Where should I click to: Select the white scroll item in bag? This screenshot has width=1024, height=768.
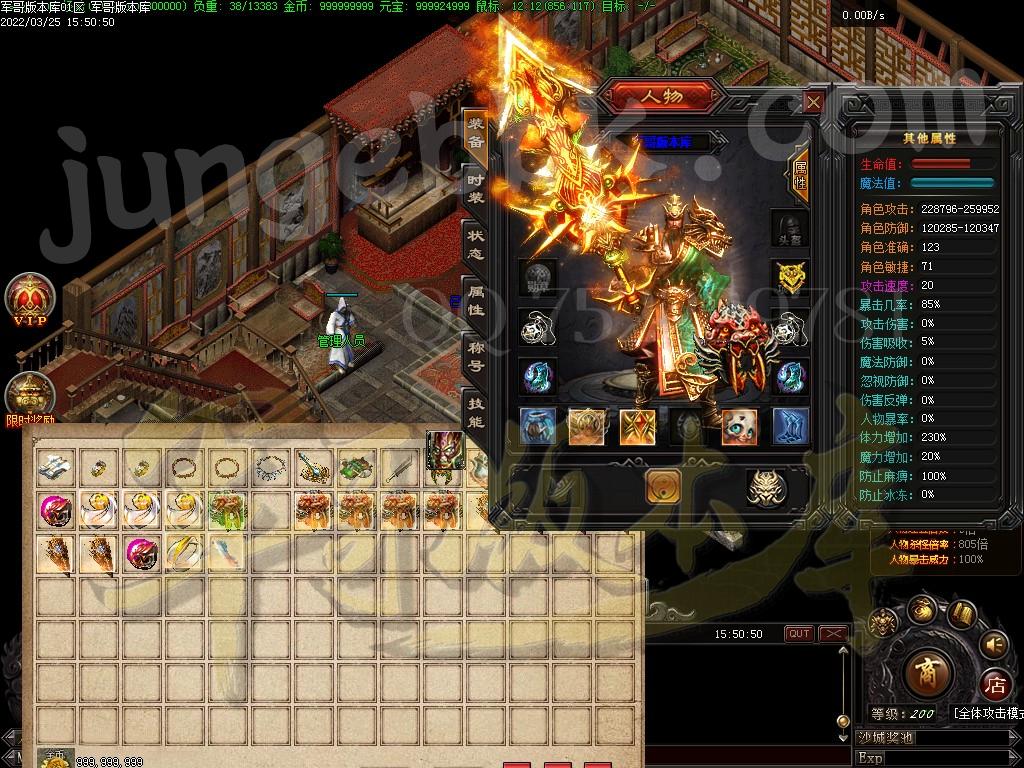point(56,466)
